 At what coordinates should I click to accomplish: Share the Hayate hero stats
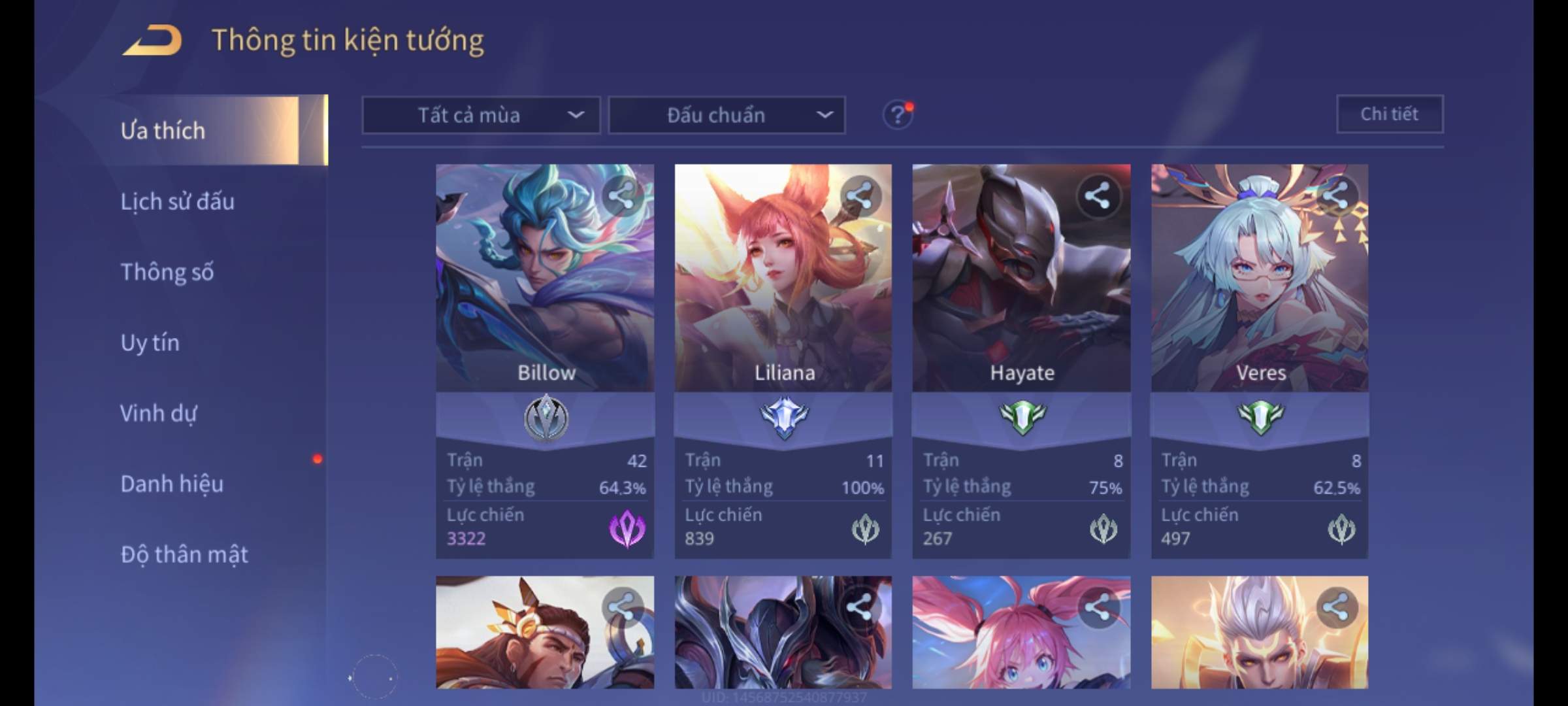[1098, 195]
